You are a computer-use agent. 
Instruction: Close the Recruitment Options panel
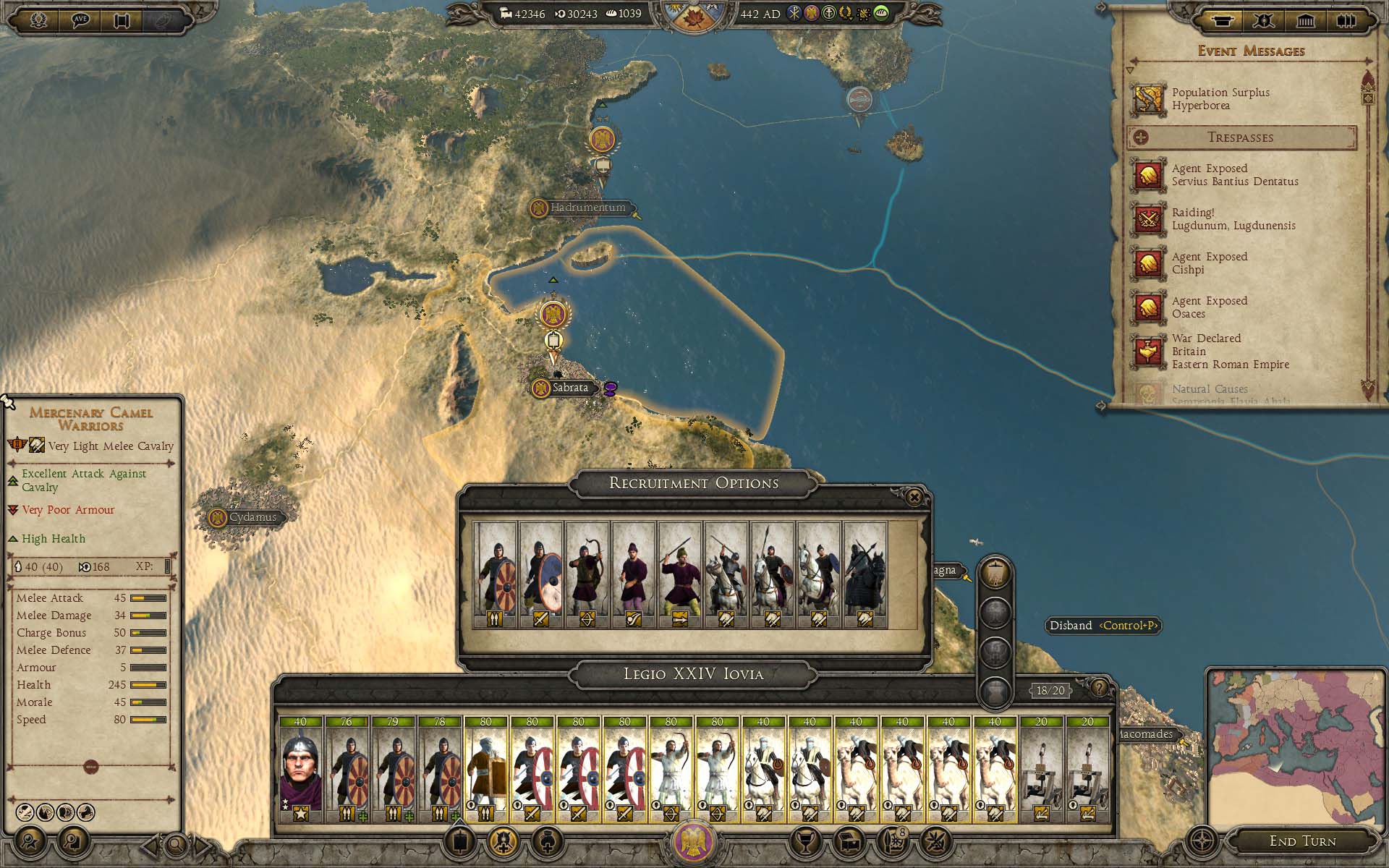pos(914,497)
